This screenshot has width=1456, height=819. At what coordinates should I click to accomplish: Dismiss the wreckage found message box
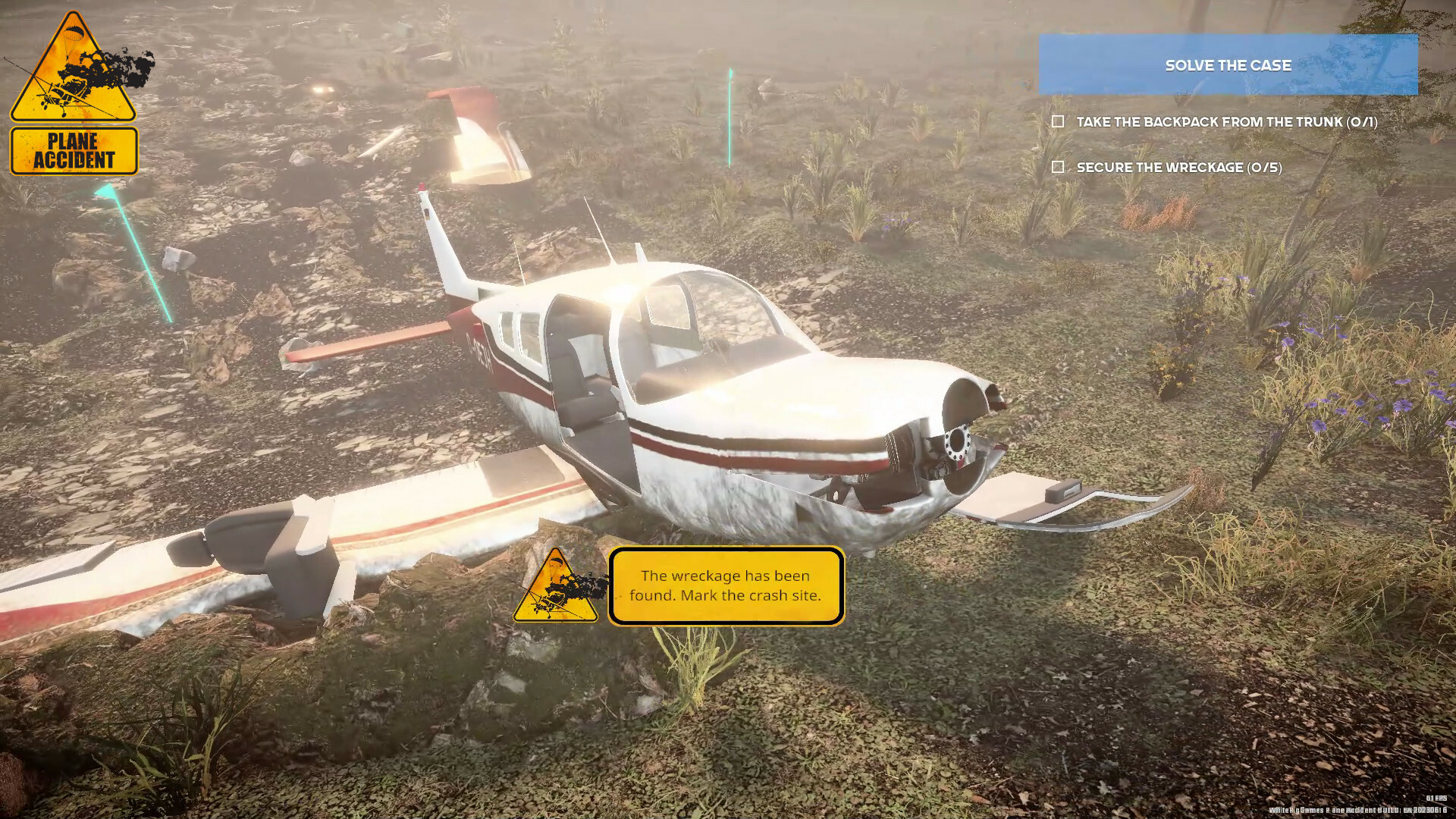point(726,585)
